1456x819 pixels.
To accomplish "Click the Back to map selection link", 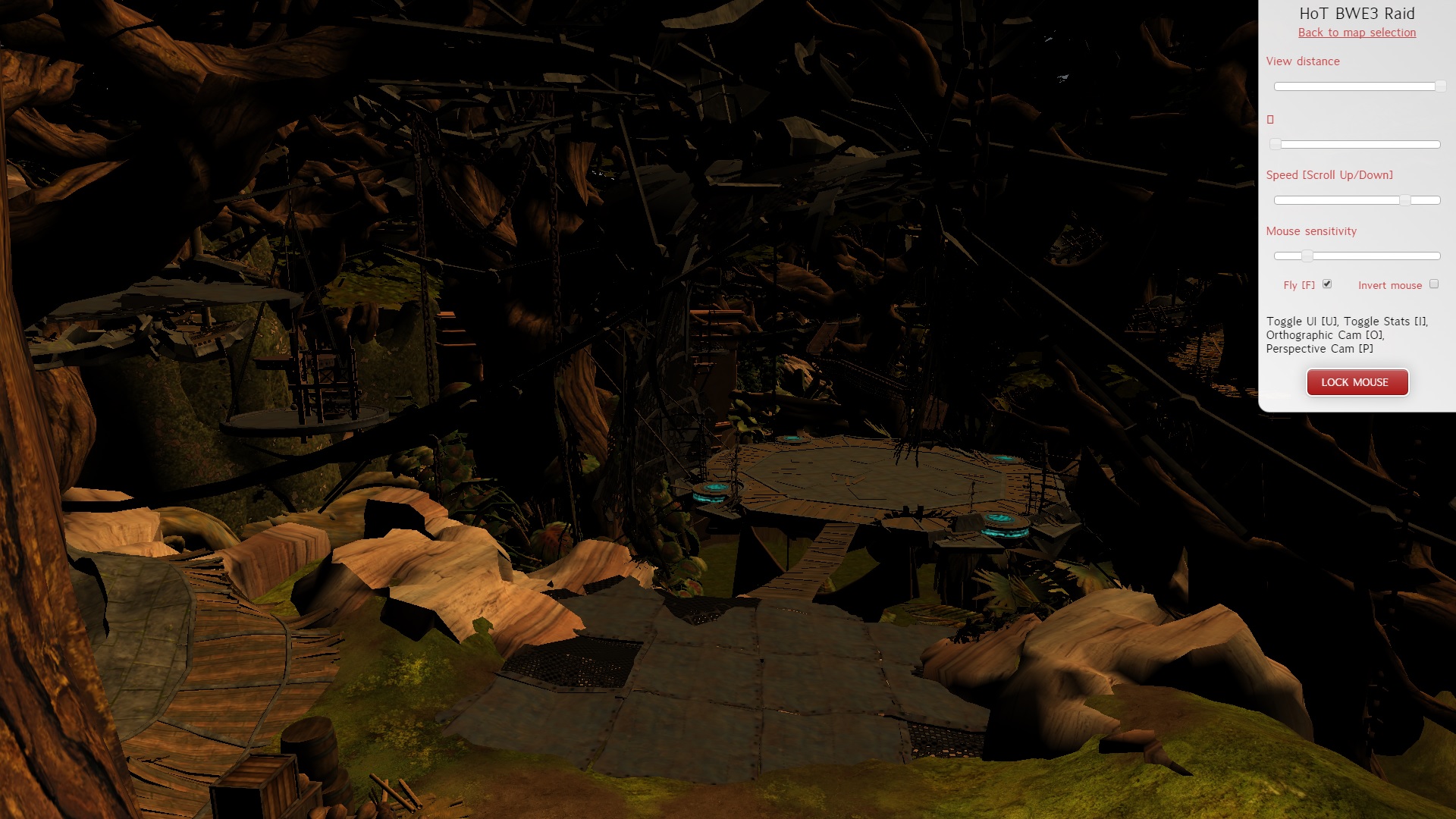I will (1357, 33).
